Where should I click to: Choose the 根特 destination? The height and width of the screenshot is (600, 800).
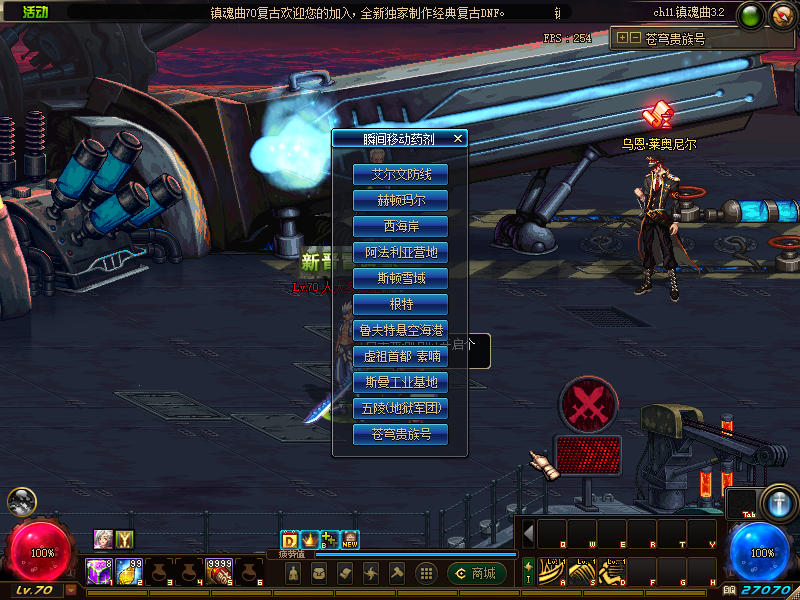(x=400, y=304)
